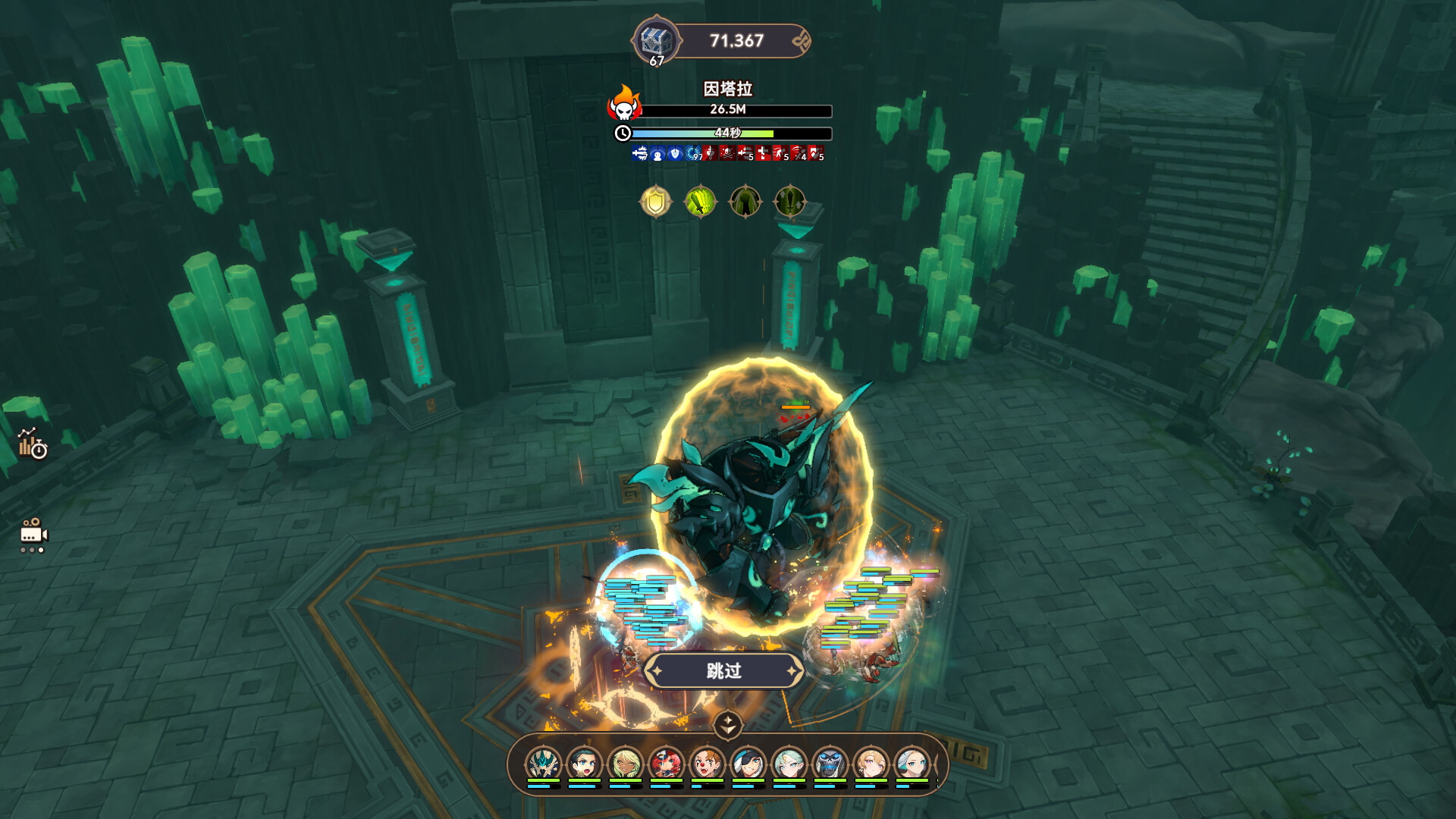Select the white-haired teal-eyed hero portrait
This screenshot has width=1456, height=819.
pyautogui.click(x=912, y=763)
